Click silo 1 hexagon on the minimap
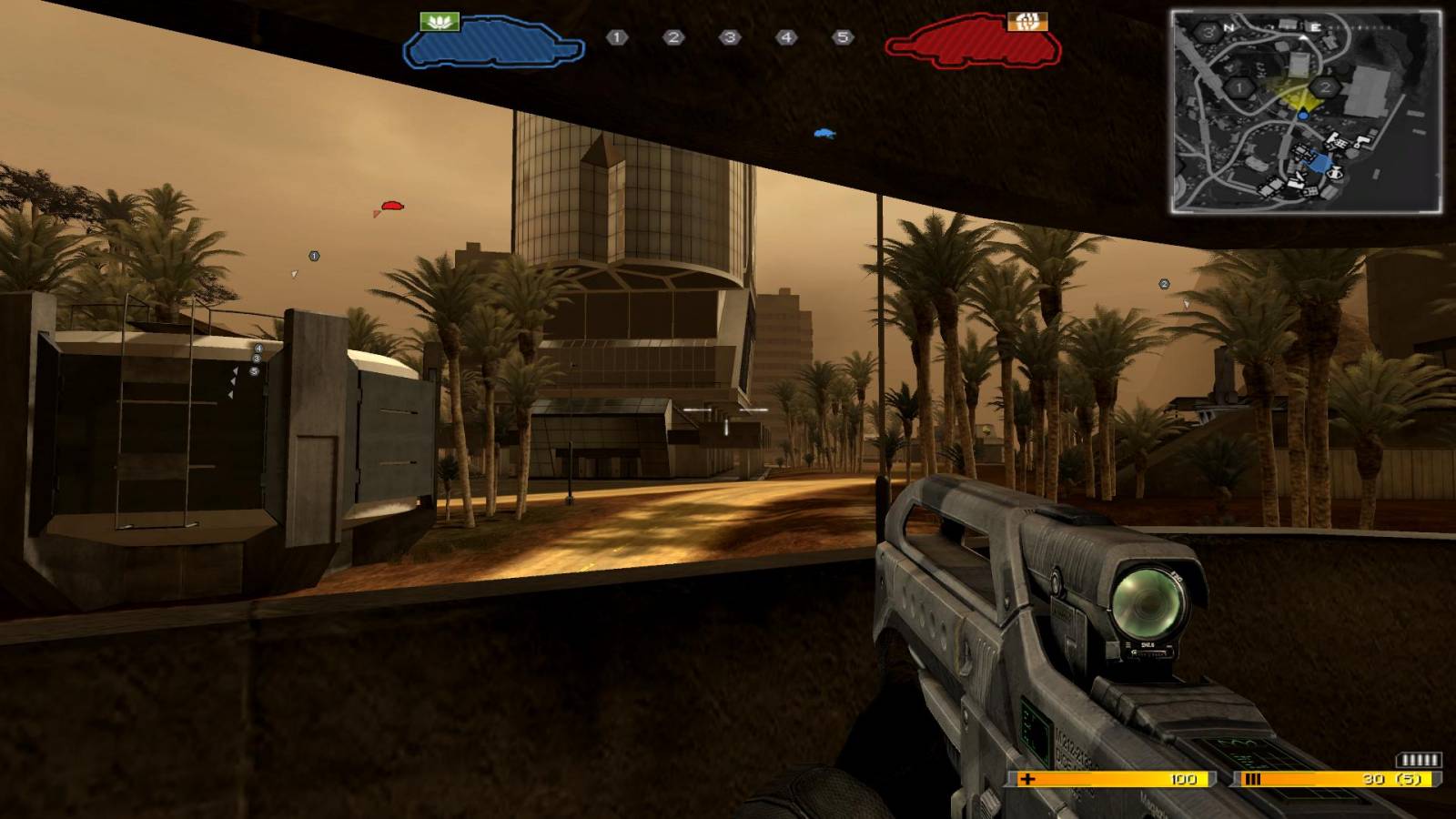This screenshot has width=1456, height=819. pyautogui.click(x=1239, y=88)
